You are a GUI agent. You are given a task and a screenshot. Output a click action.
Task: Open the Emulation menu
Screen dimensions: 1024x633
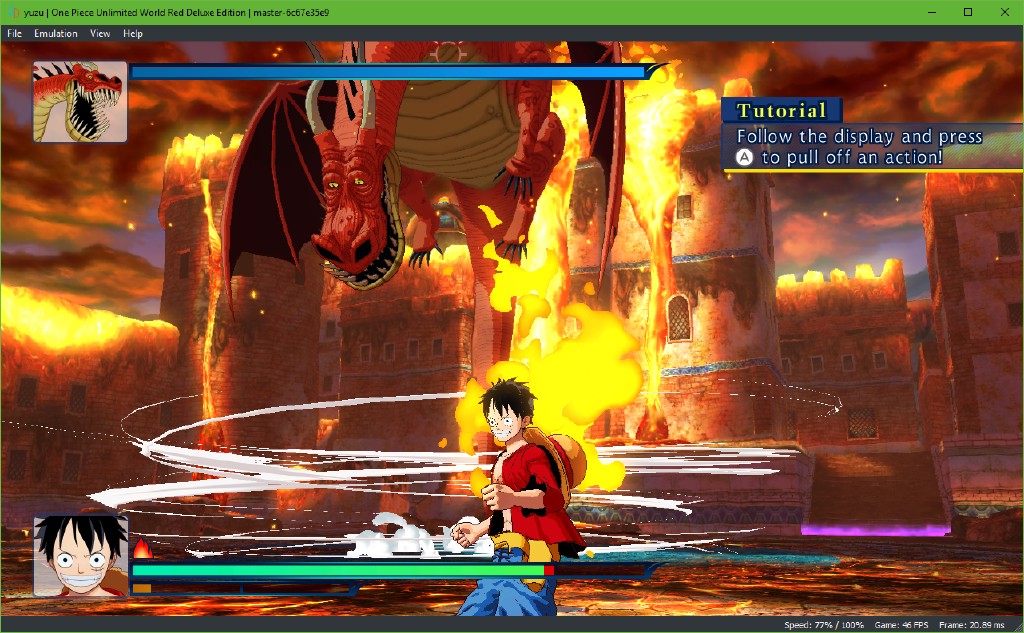pos(56,33)
